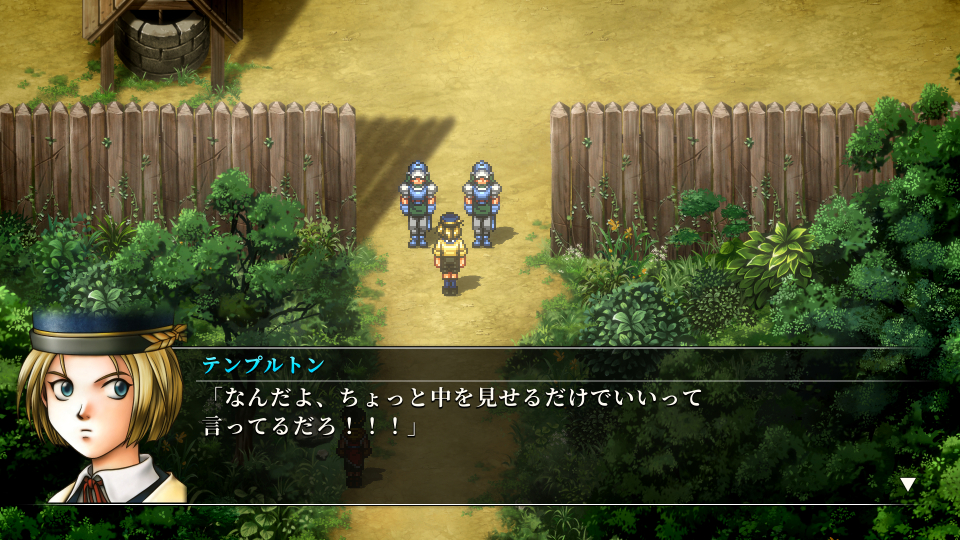
Task: Click the white dialogue advance arrow
Action: [x=908, y=485]
